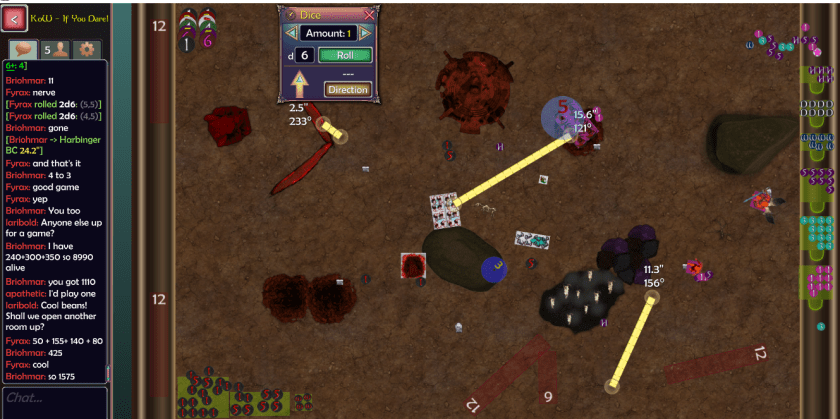Click the red back arrow button
840x419 pixels.
(15, 17)
